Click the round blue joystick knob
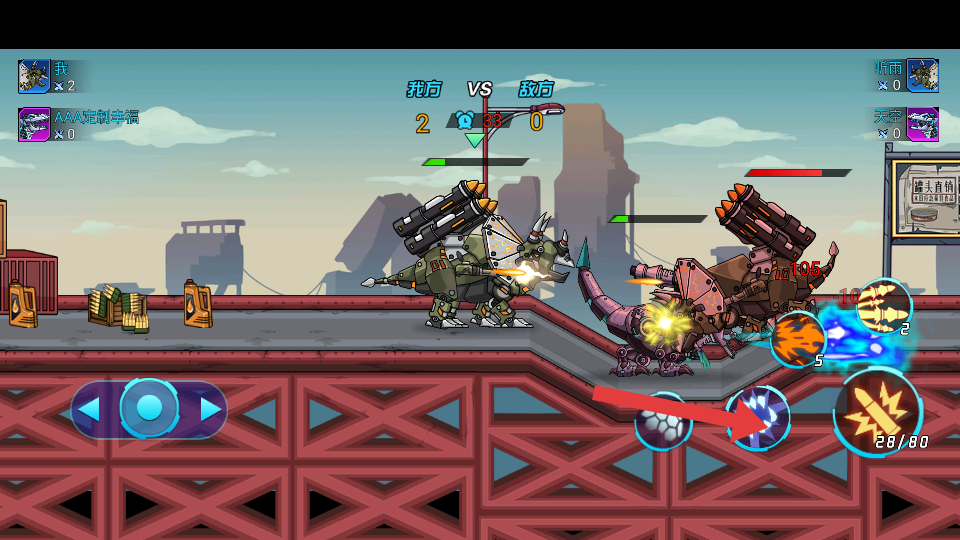The image size is (960, 540). (x=150, y=408)
